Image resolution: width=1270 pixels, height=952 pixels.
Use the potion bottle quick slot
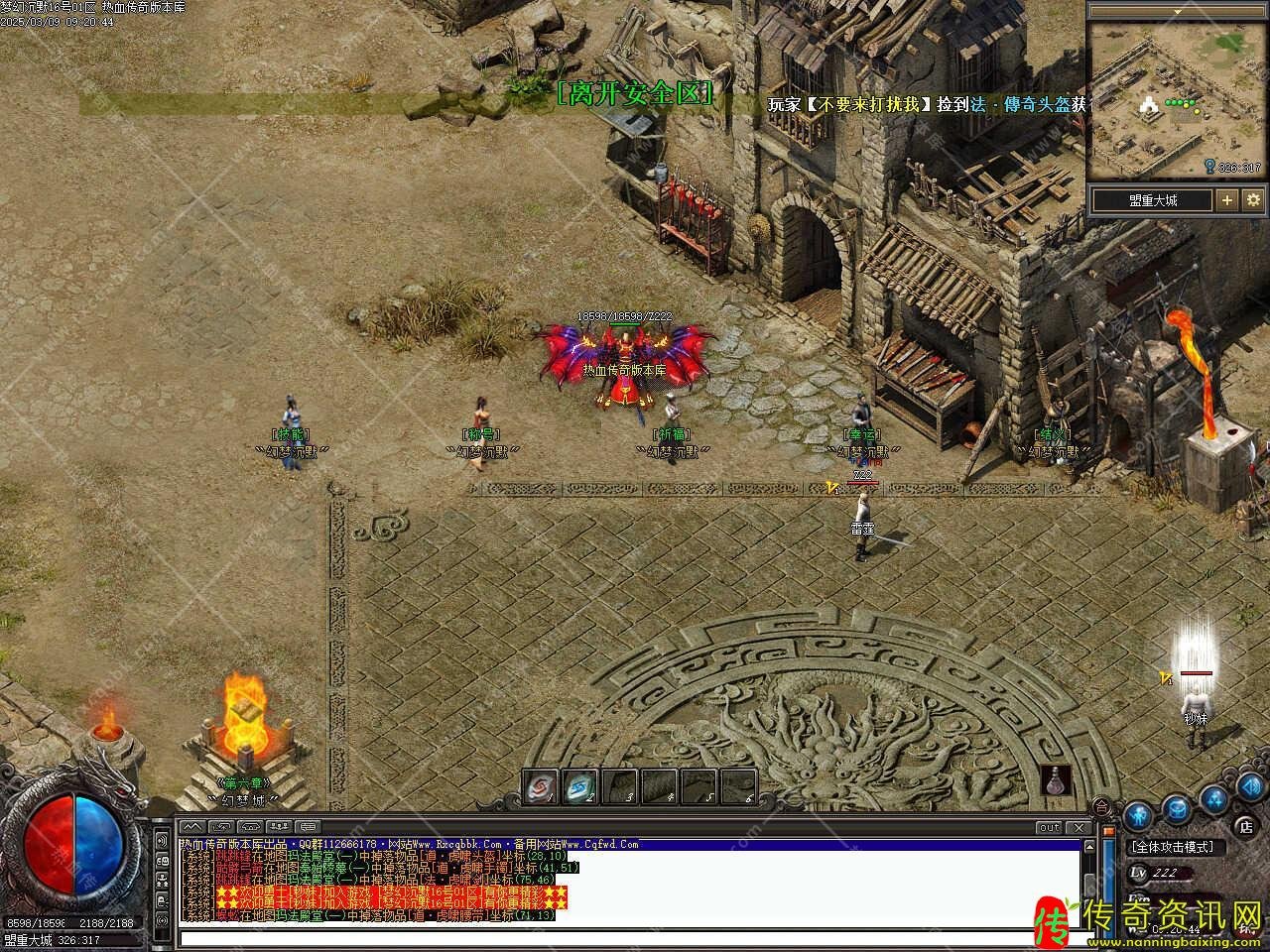point(1057,780)
